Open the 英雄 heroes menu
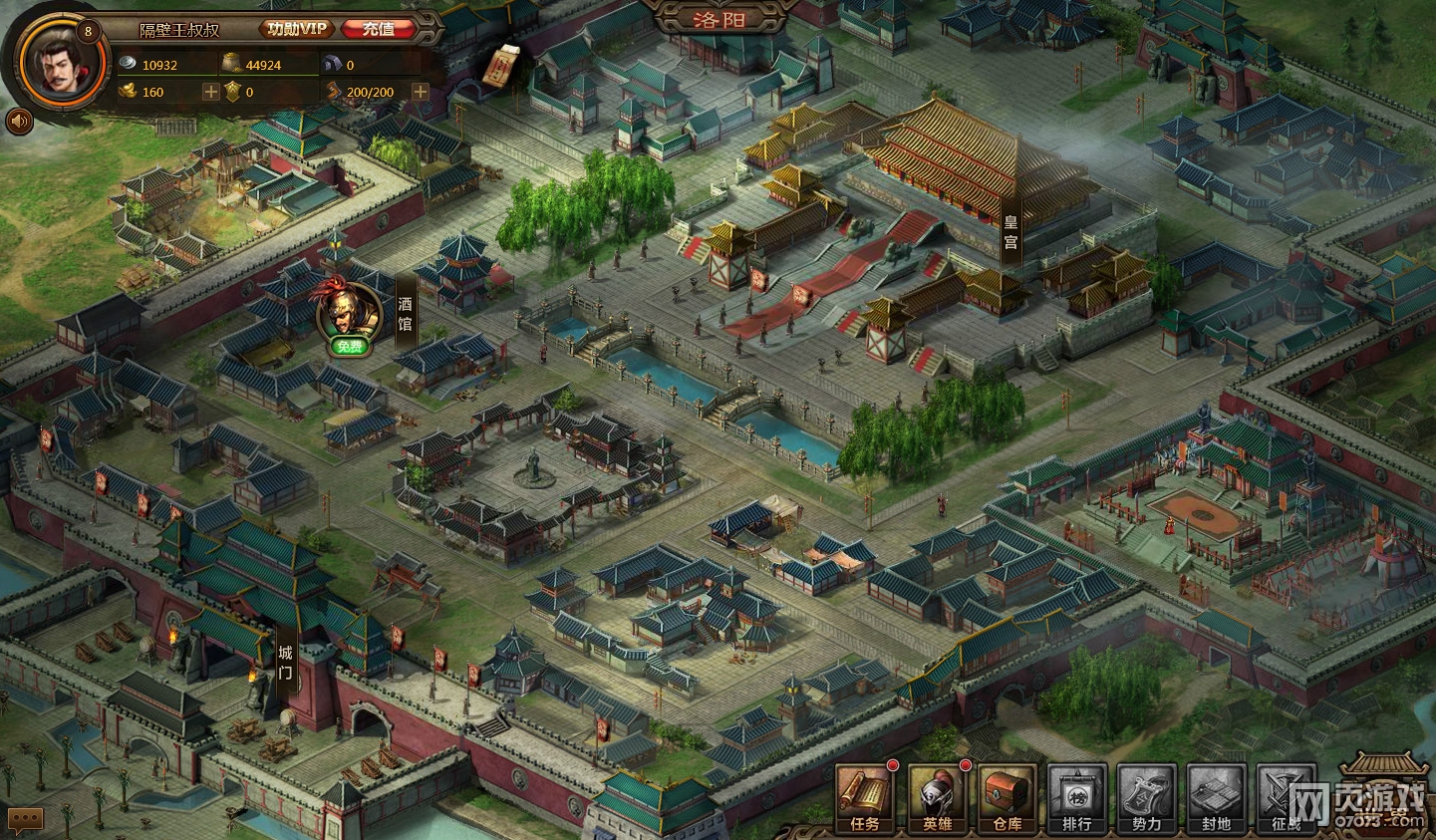The image size is (1436, 840). point(937,799)
